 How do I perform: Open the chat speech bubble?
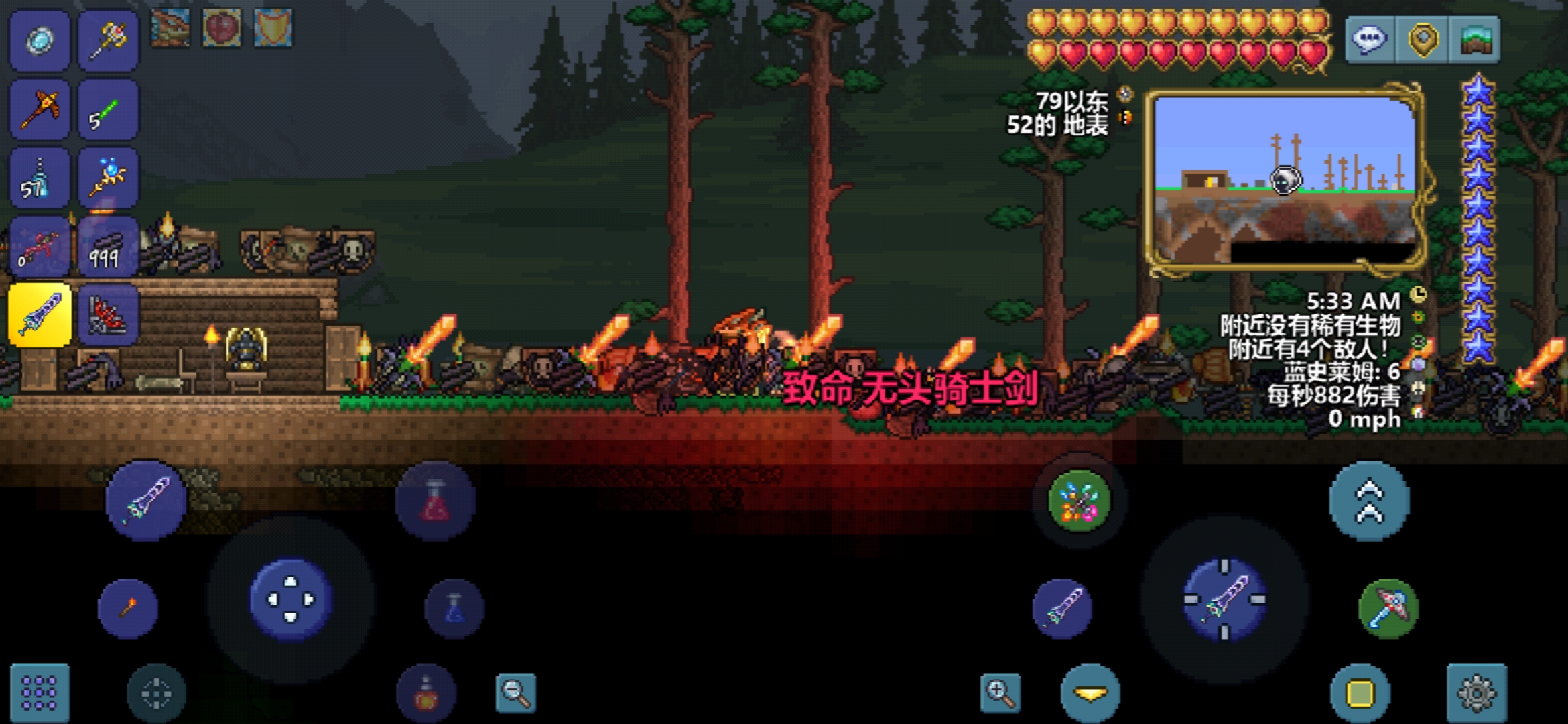(1369, 40)
